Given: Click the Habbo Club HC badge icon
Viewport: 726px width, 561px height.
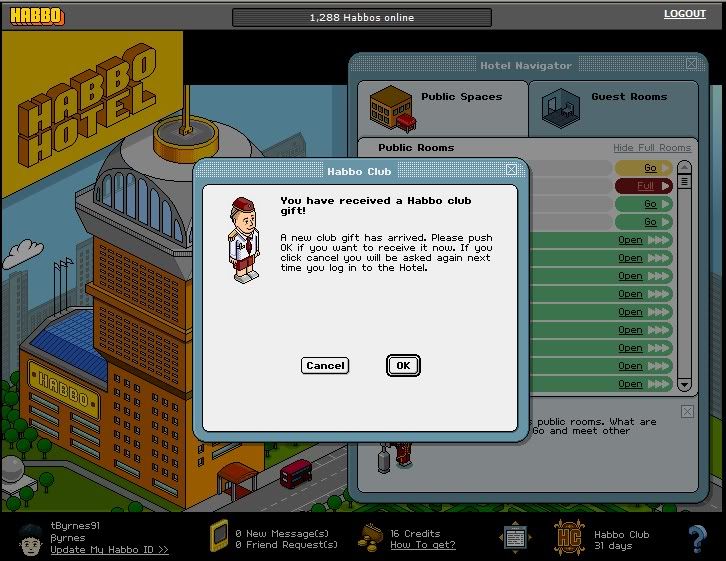Looking at the screenshot, I should tap(569, 537).
